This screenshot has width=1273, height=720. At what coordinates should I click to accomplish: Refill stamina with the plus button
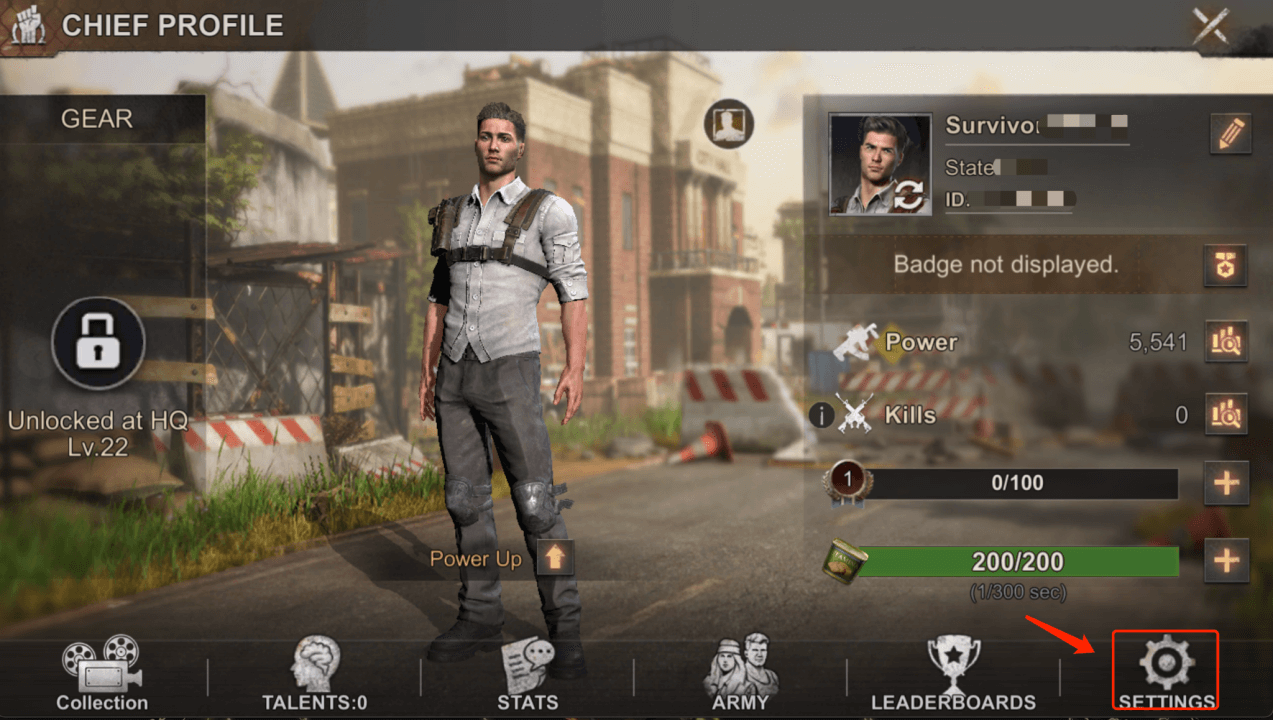point(1226,560)
